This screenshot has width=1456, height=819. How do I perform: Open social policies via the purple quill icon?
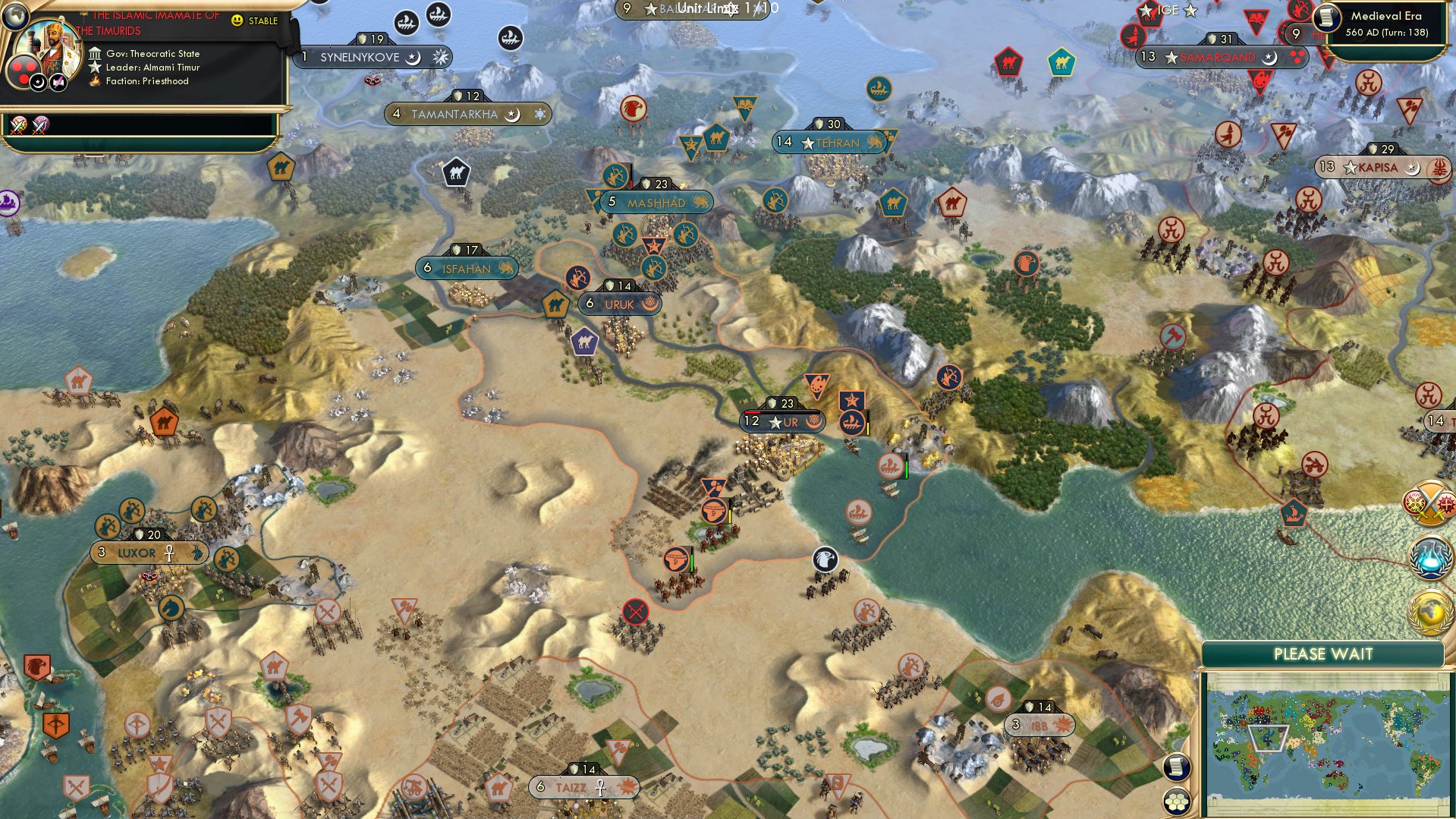(57, 82)
